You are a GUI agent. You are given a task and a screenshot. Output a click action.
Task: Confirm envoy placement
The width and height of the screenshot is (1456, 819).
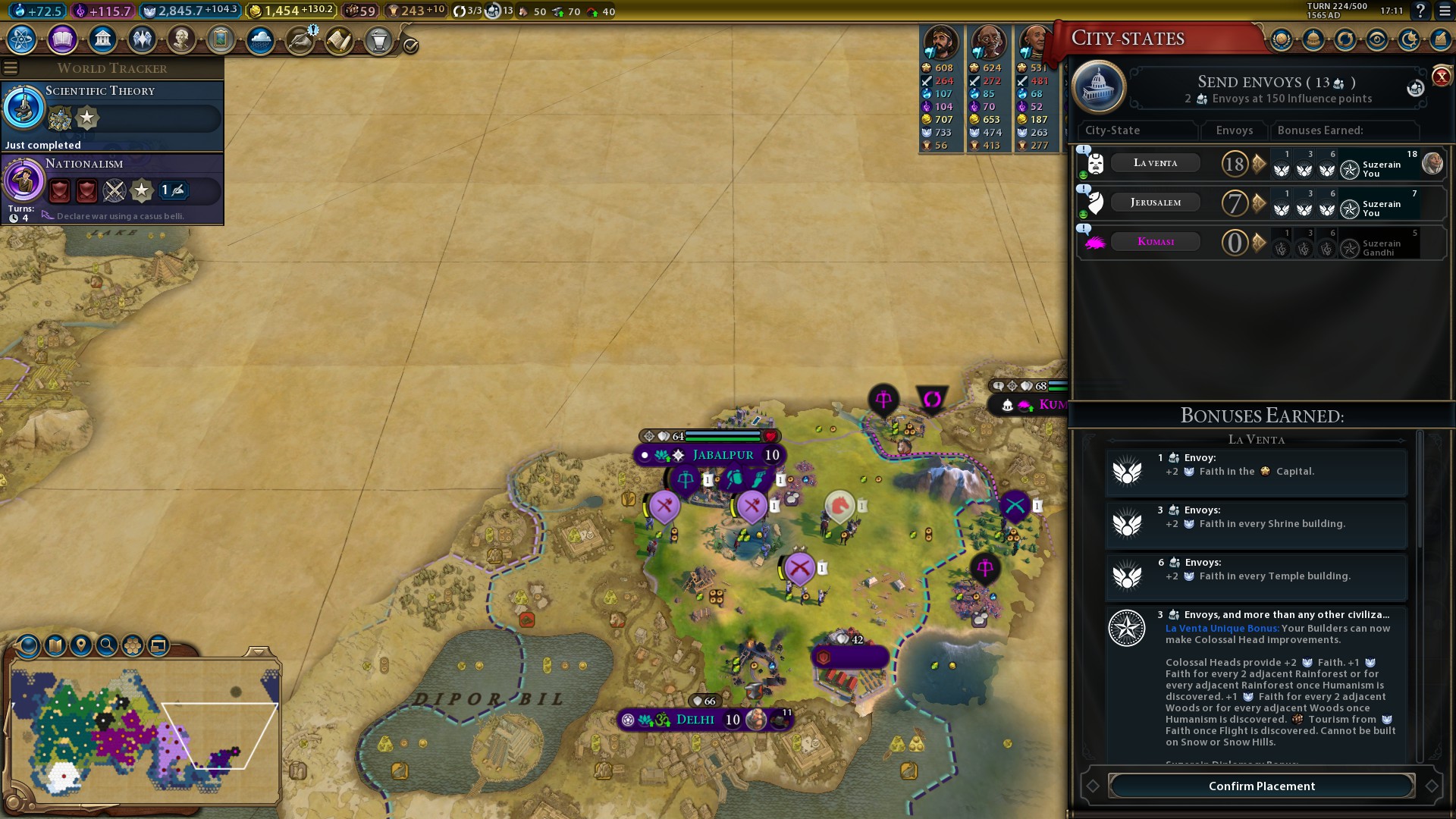tap(1261, 786)
